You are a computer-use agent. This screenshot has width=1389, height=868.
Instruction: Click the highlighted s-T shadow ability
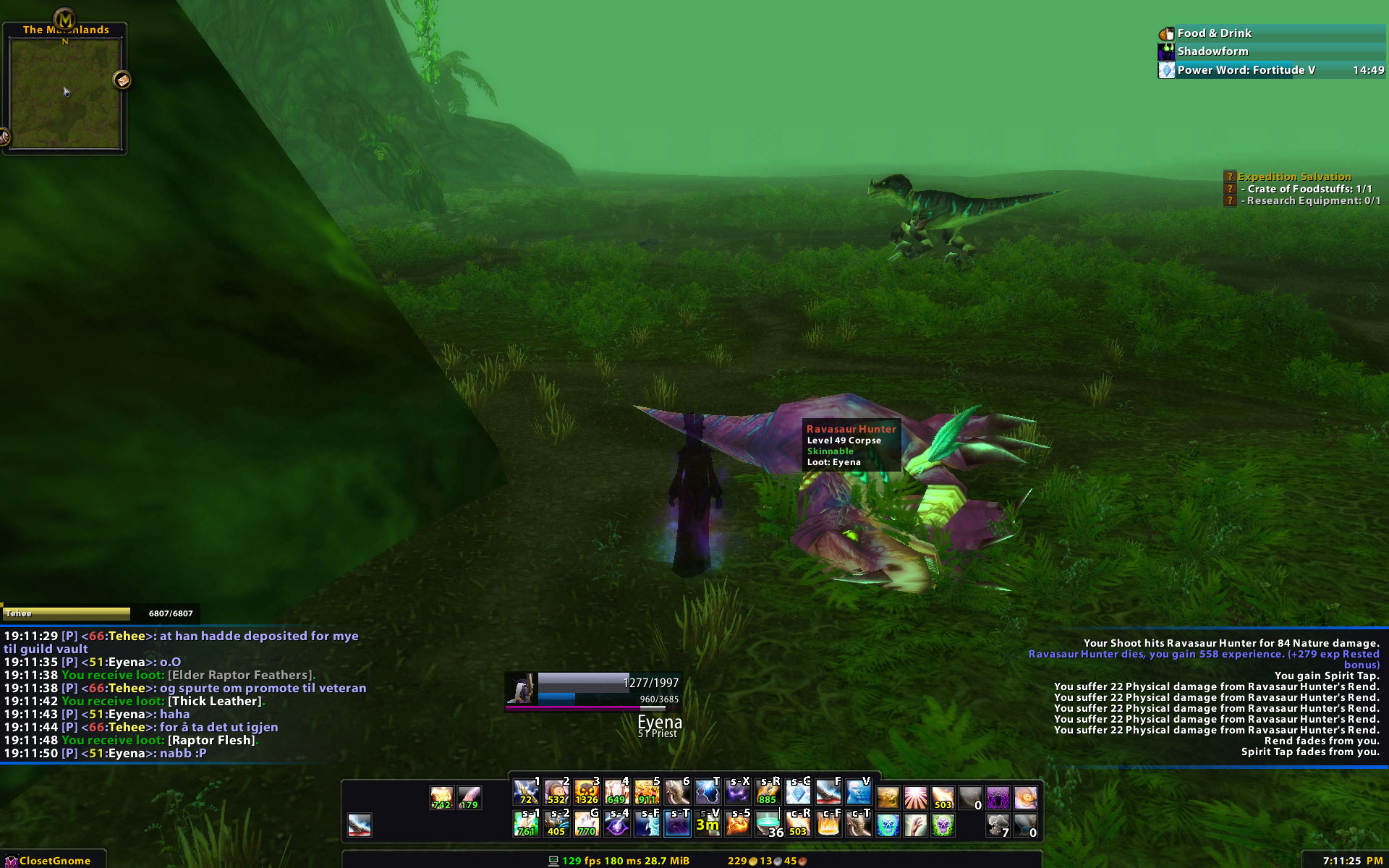pyautogui.click(x=678, y=825)
